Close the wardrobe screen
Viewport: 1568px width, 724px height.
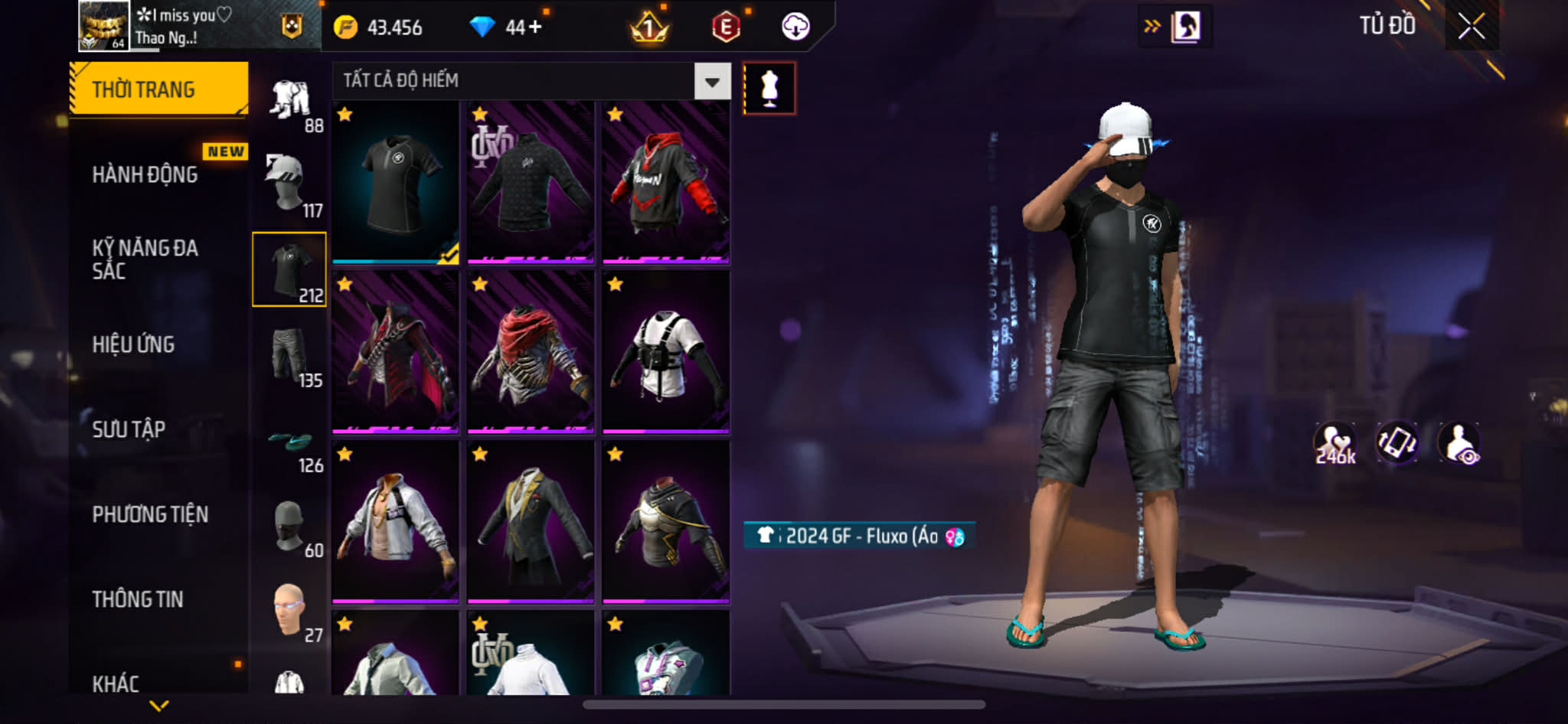[x=1471, y=27]
